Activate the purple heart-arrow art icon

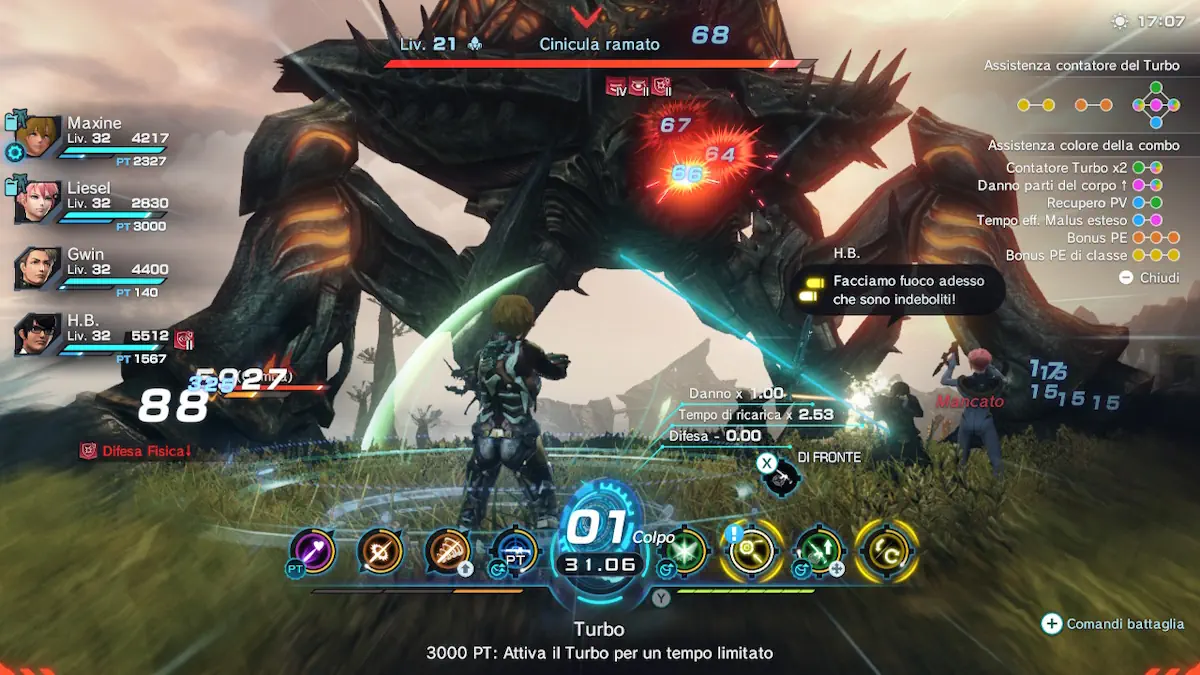click(x=312, y=551)
